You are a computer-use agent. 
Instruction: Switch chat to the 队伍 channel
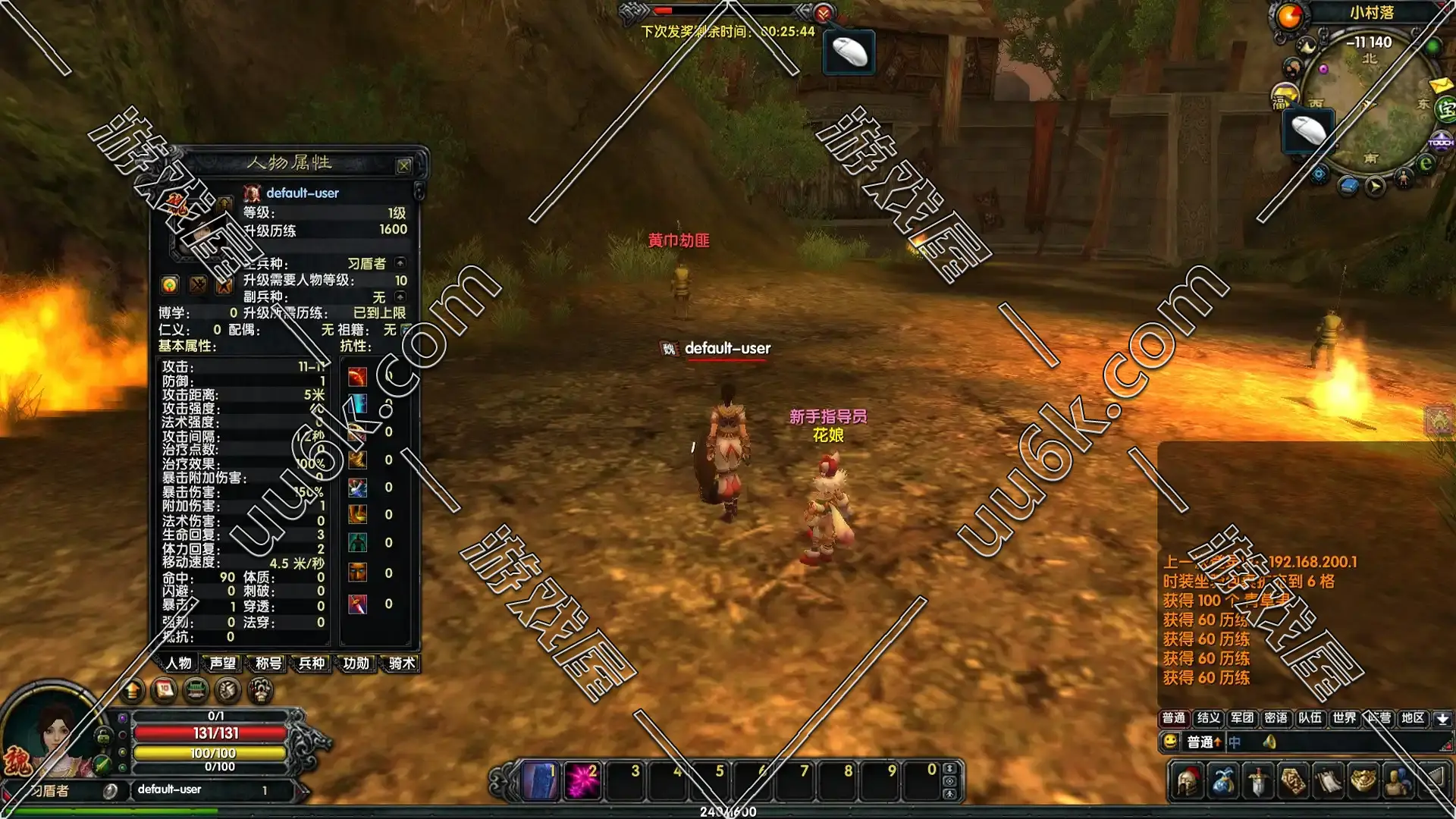[x=1310, y=718]
